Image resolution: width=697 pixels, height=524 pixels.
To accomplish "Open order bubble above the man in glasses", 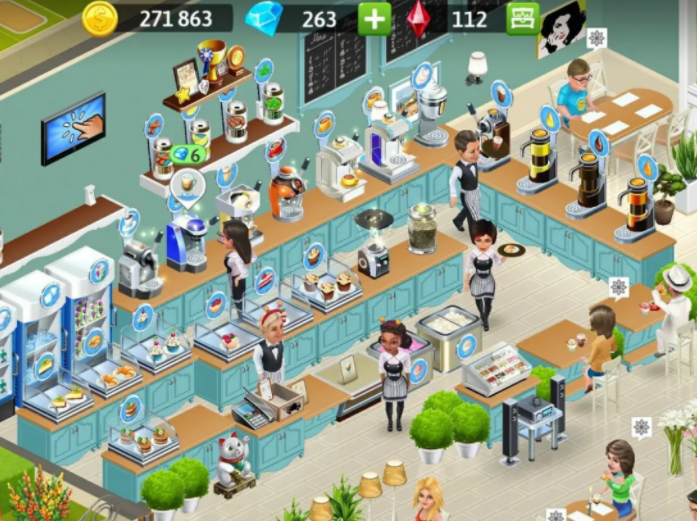I will 596,39.
